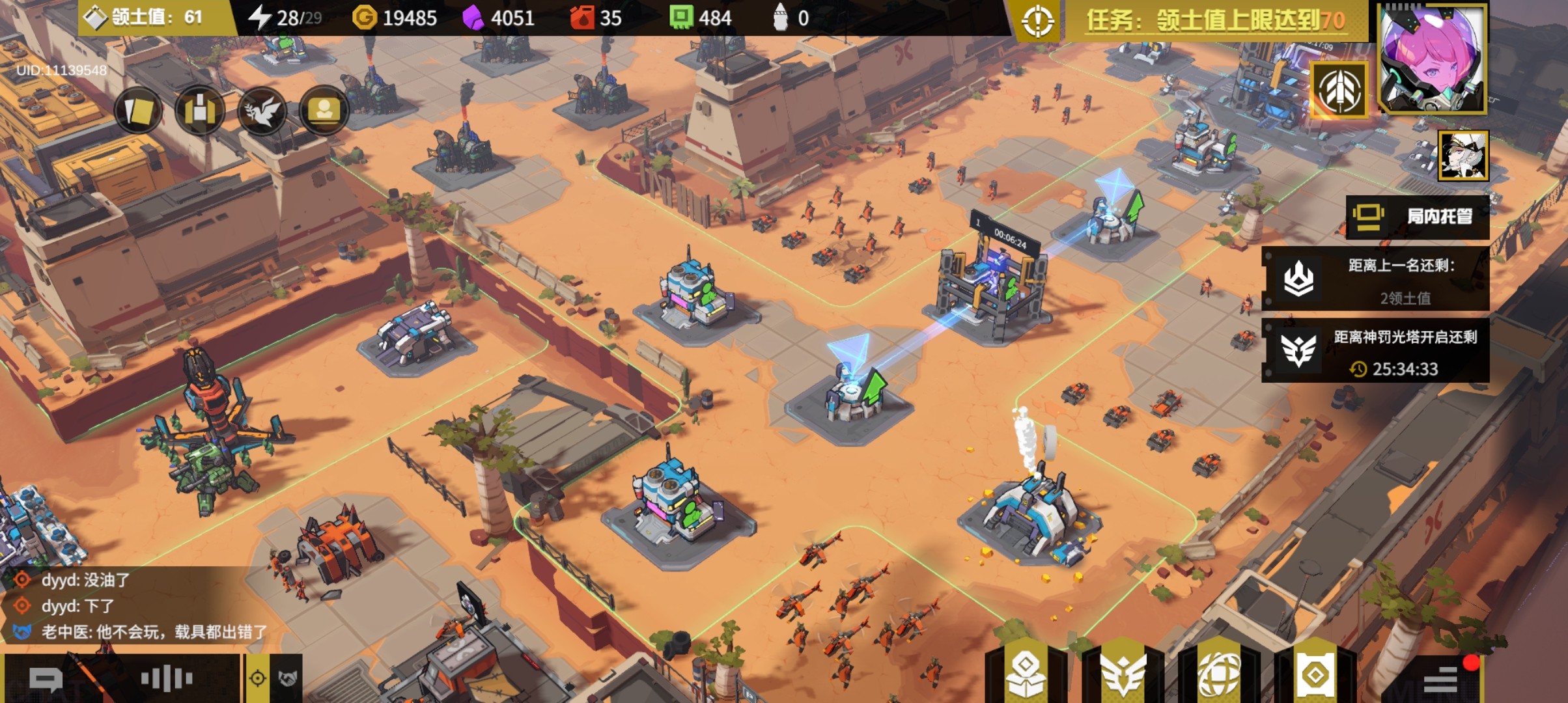Open the 神罚光塔 countdown panel
Image resolution: width=1568 pixels, height=703 pixels.
1375,351
